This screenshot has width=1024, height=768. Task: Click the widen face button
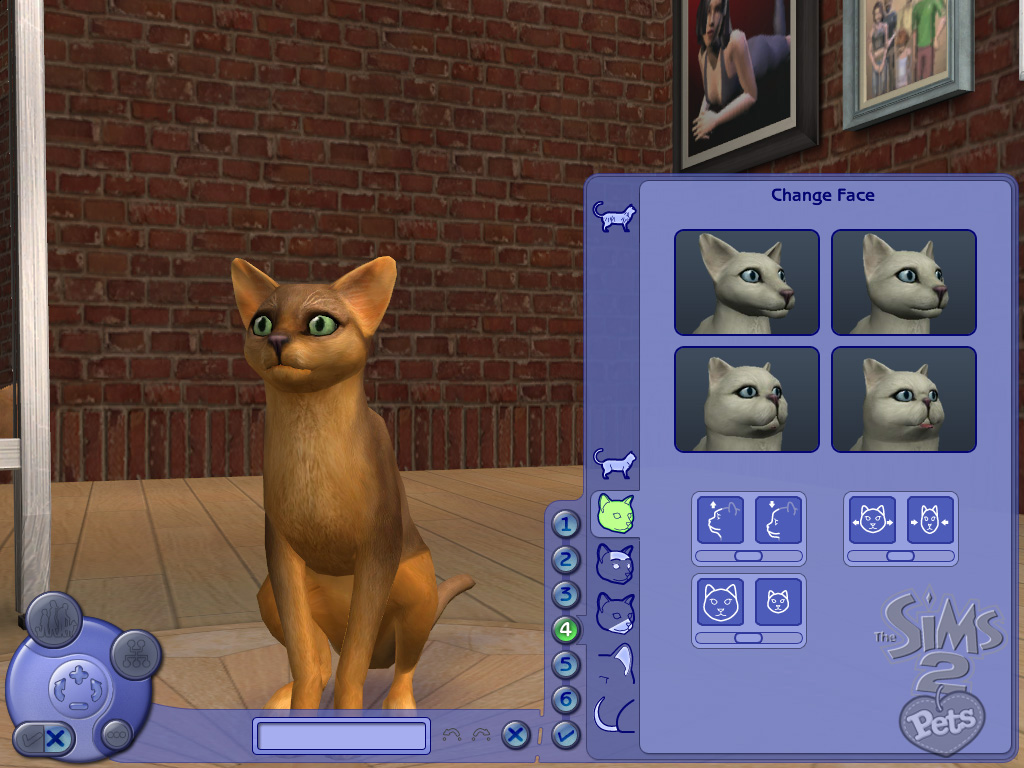point(872,520)
